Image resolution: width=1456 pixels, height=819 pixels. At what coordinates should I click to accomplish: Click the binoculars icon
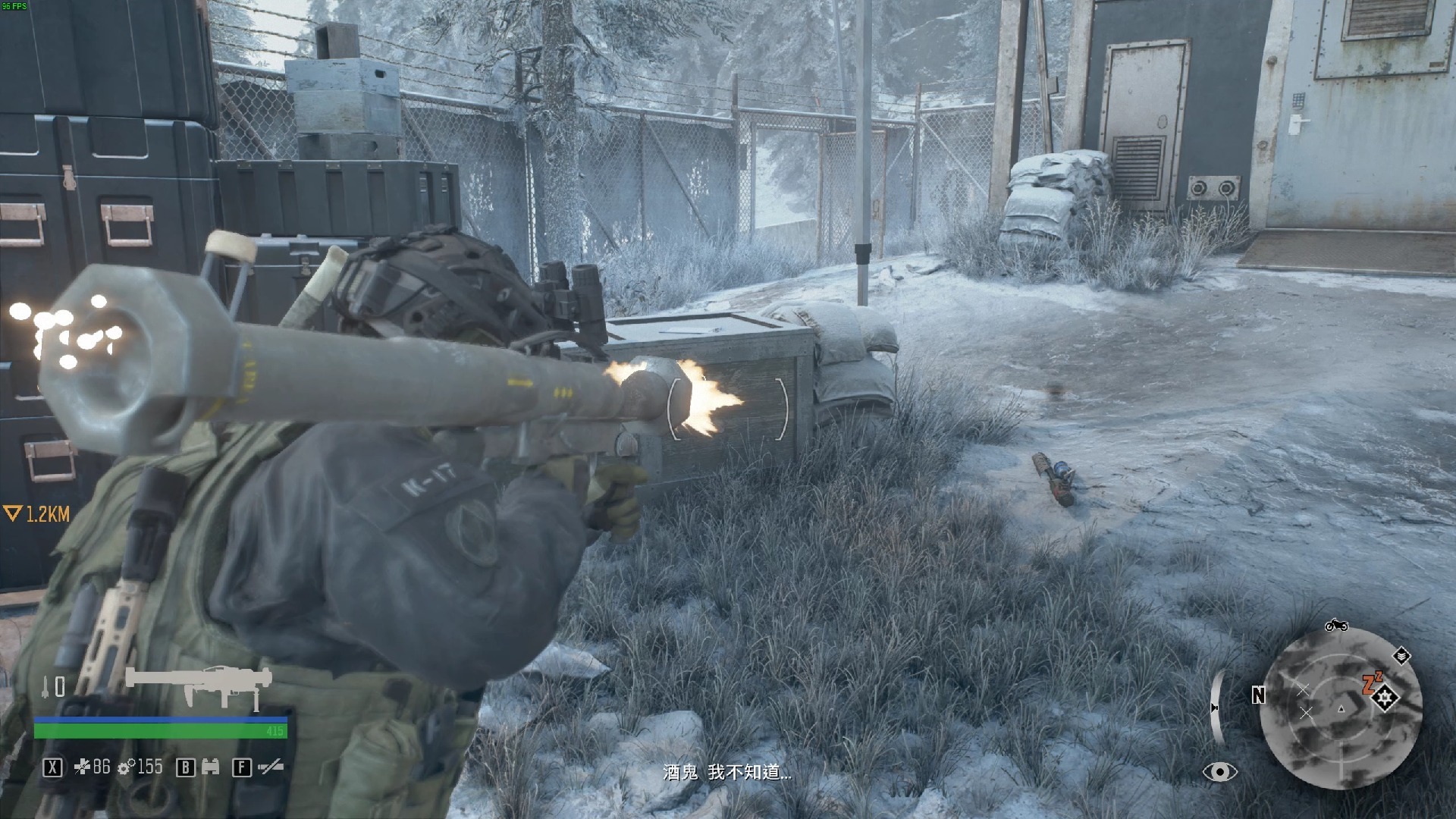tap(211, 767)
